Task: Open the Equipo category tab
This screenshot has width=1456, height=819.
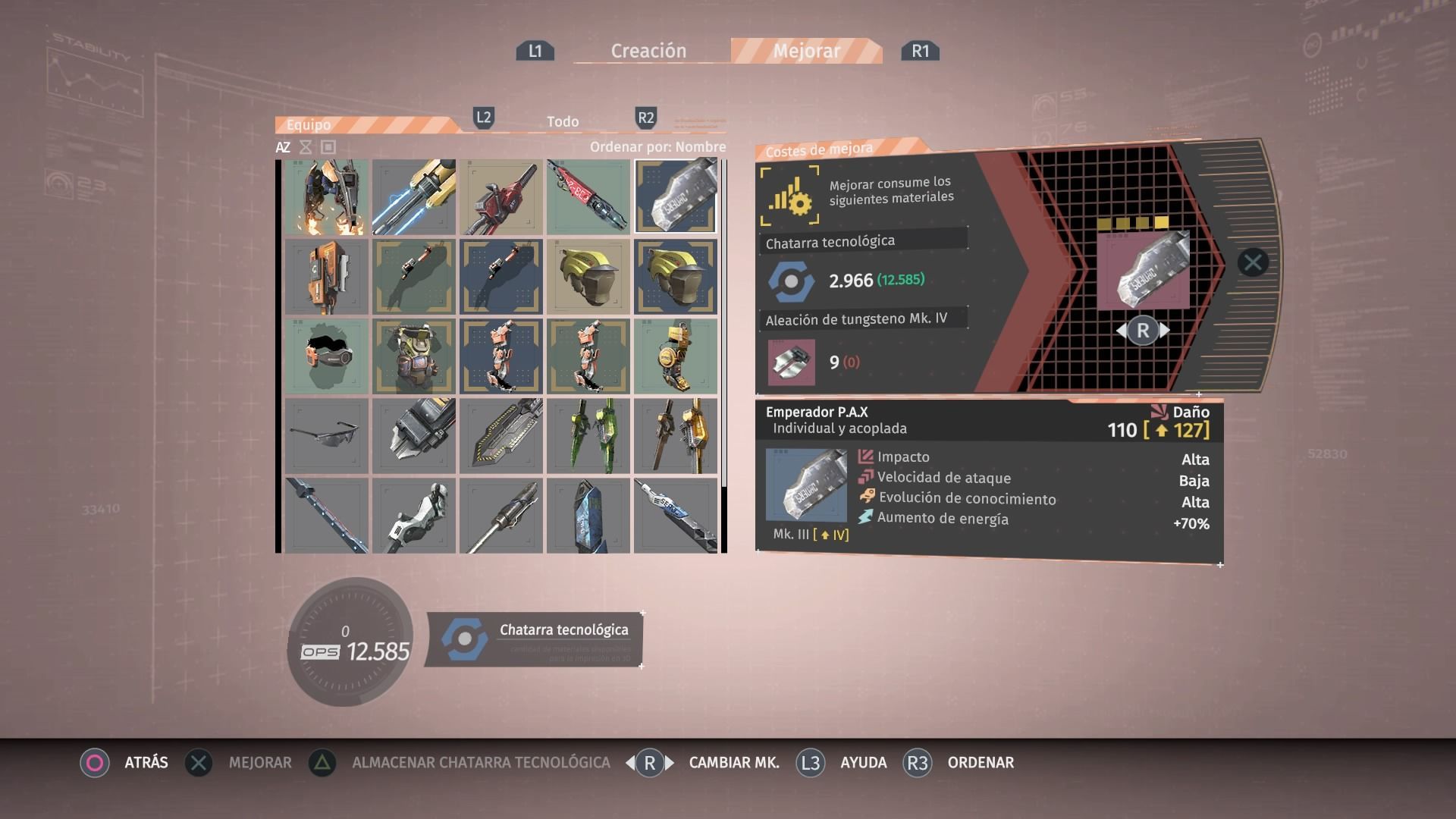Action: tap(309, 124)
